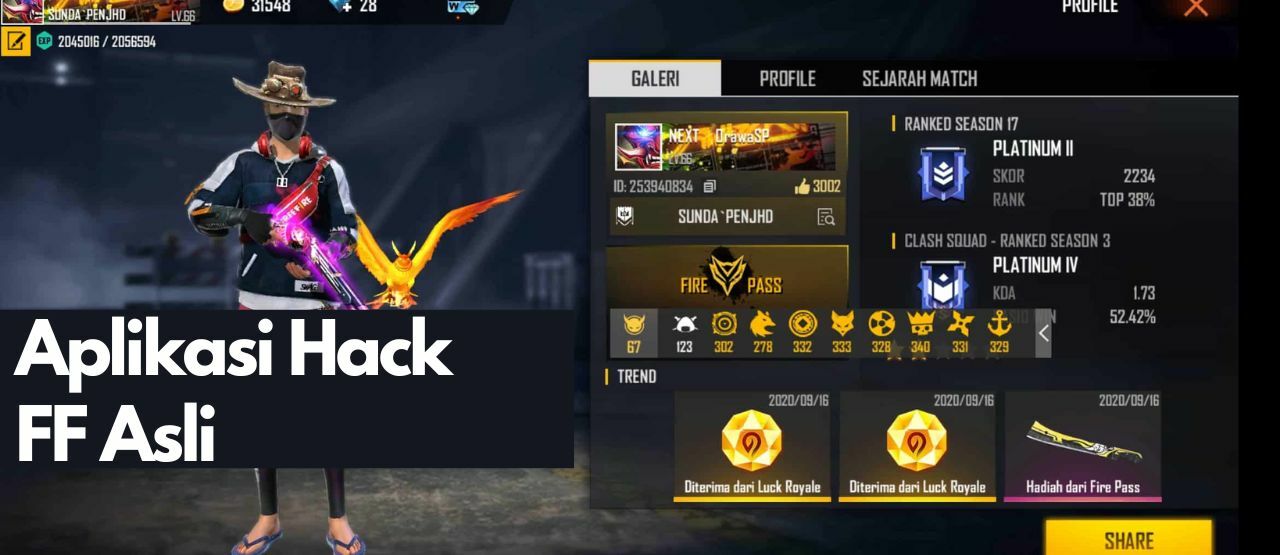The width and height of the screenshot is (1280, 555).
Task: Switch to the Galeri tab
Action: pyautogui.click(x=655, y=79)
